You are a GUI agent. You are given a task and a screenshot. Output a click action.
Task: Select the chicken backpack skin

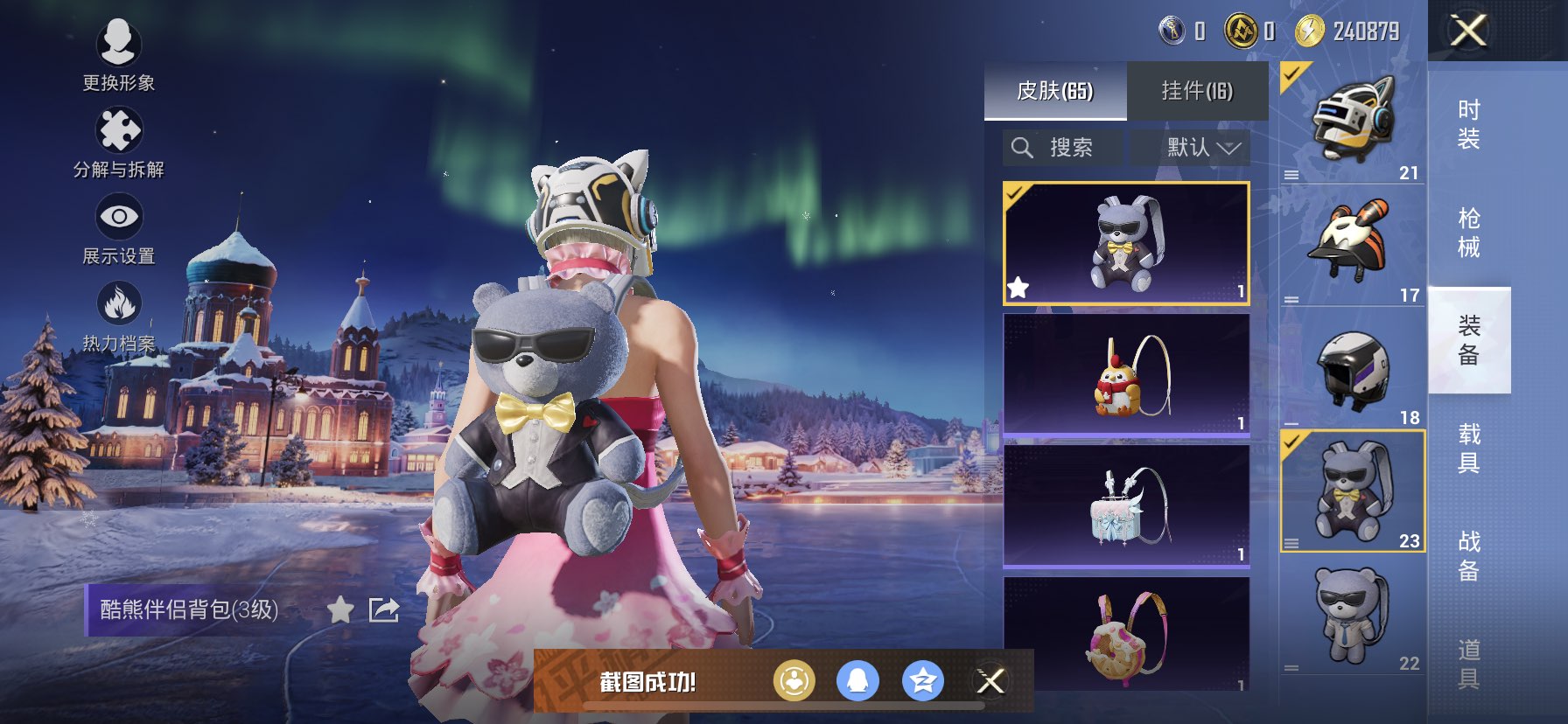tap(1126, 375)
